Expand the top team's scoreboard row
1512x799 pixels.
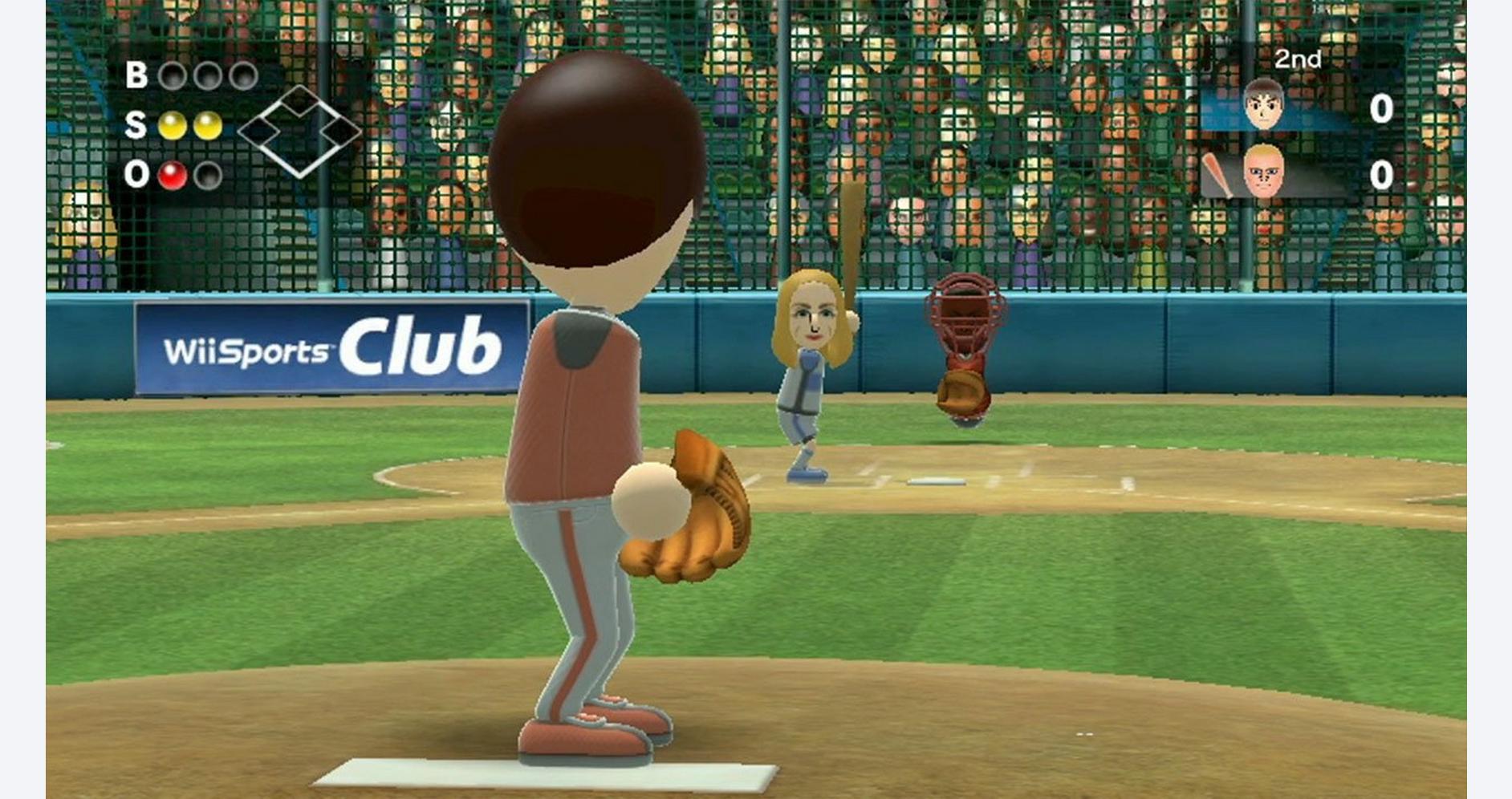(x=1324, y=109)
